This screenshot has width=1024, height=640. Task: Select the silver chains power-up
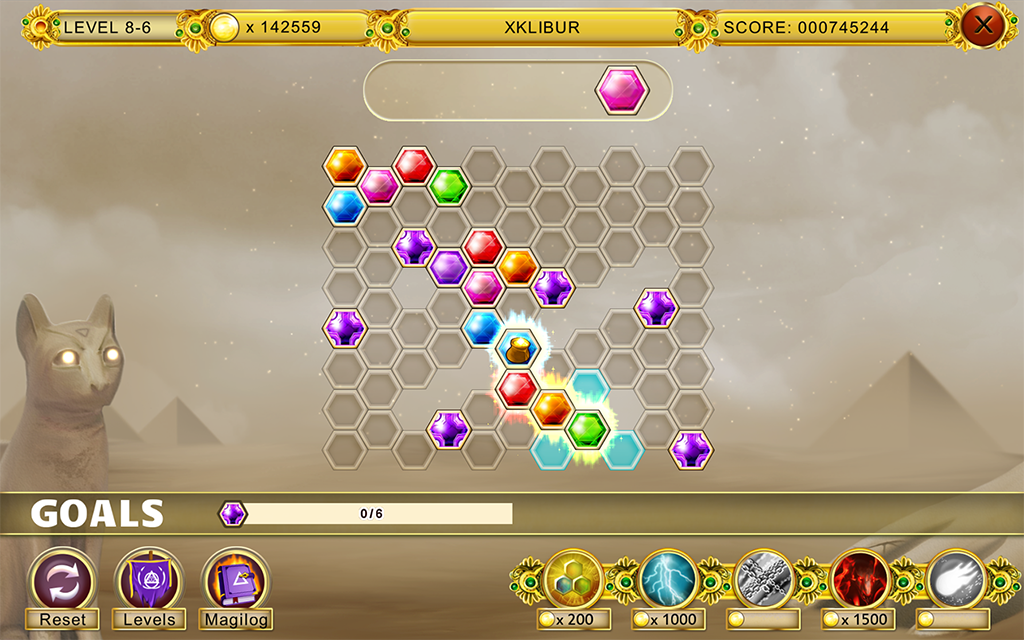tap(763, 579)
